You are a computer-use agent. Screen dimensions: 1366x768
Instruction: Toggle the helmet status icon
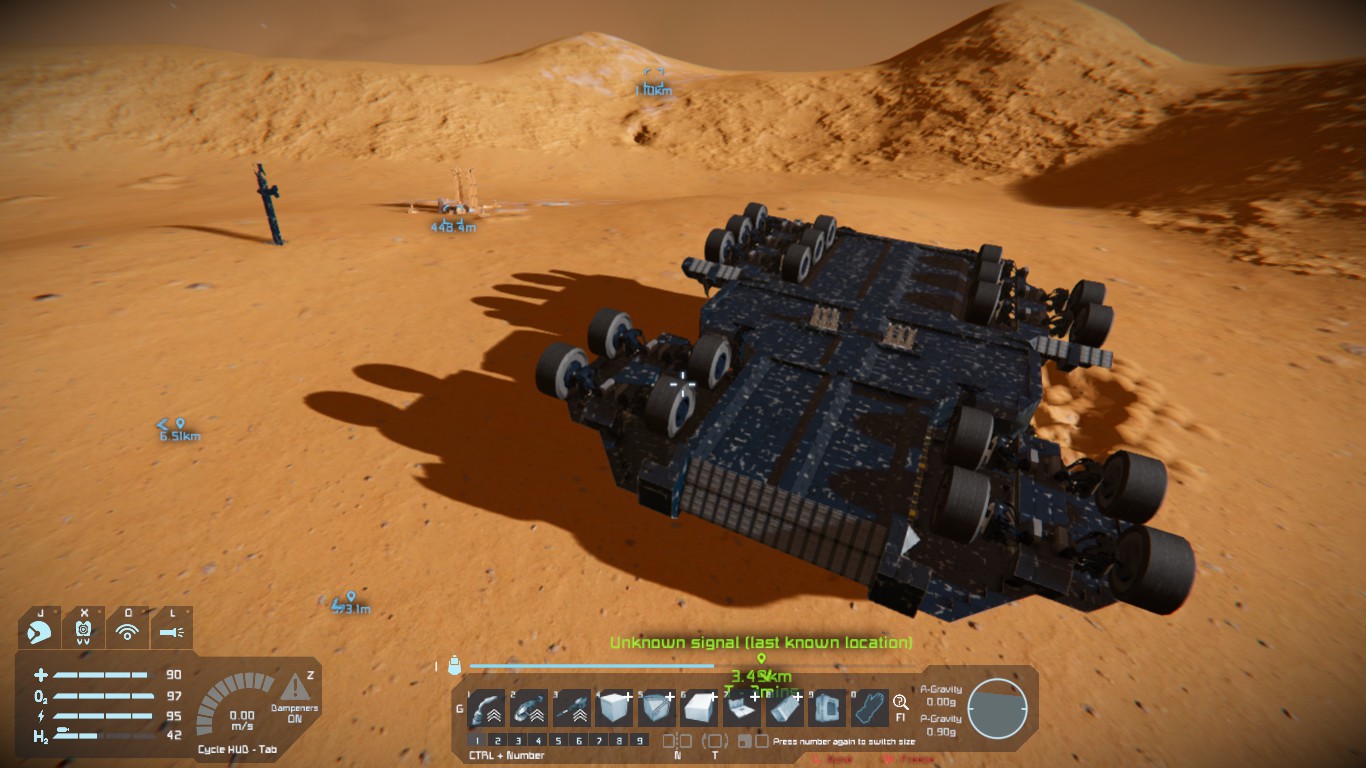click(84, 631)
